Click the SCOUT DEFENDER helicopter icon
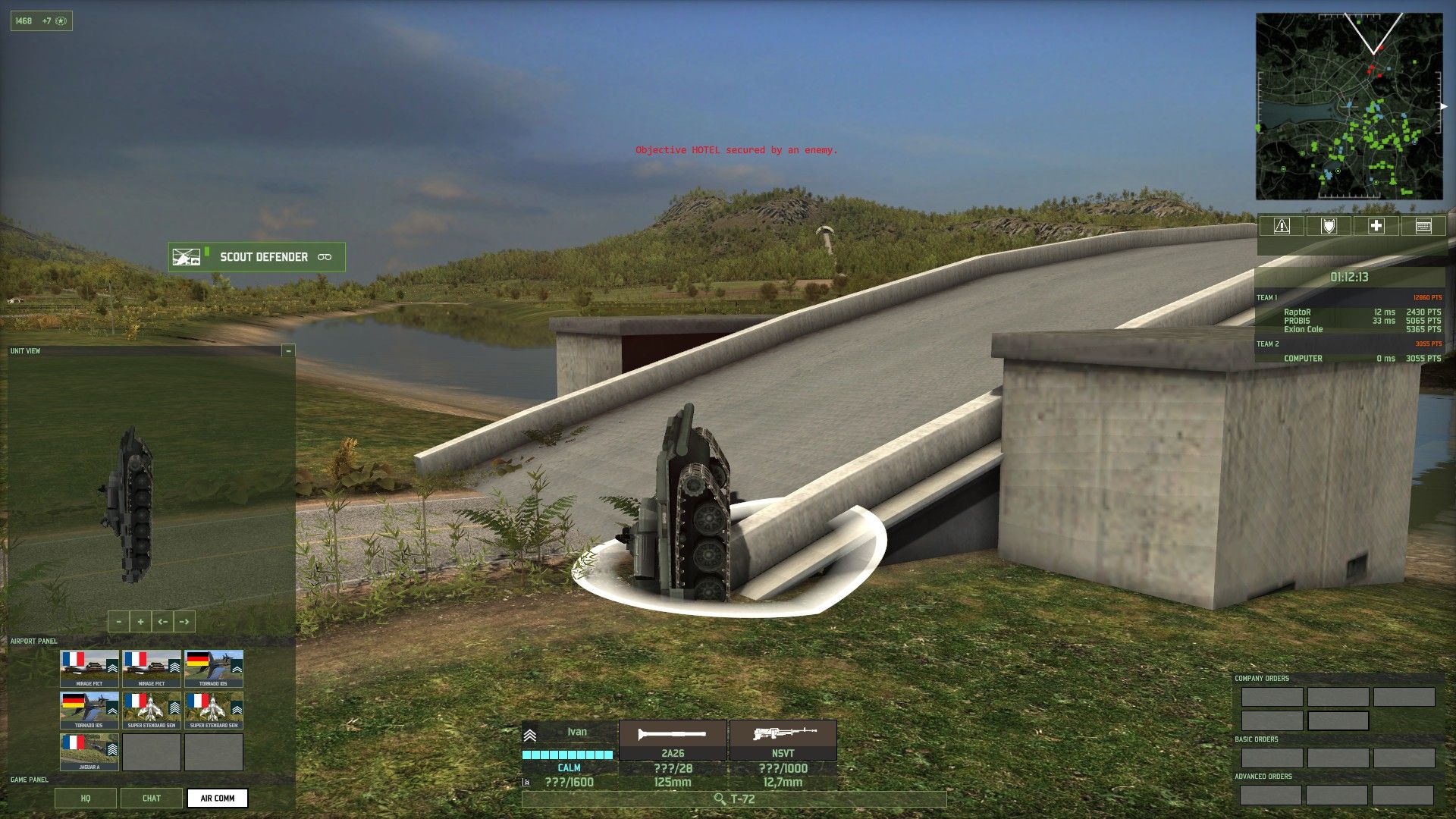 coord(187,257)
